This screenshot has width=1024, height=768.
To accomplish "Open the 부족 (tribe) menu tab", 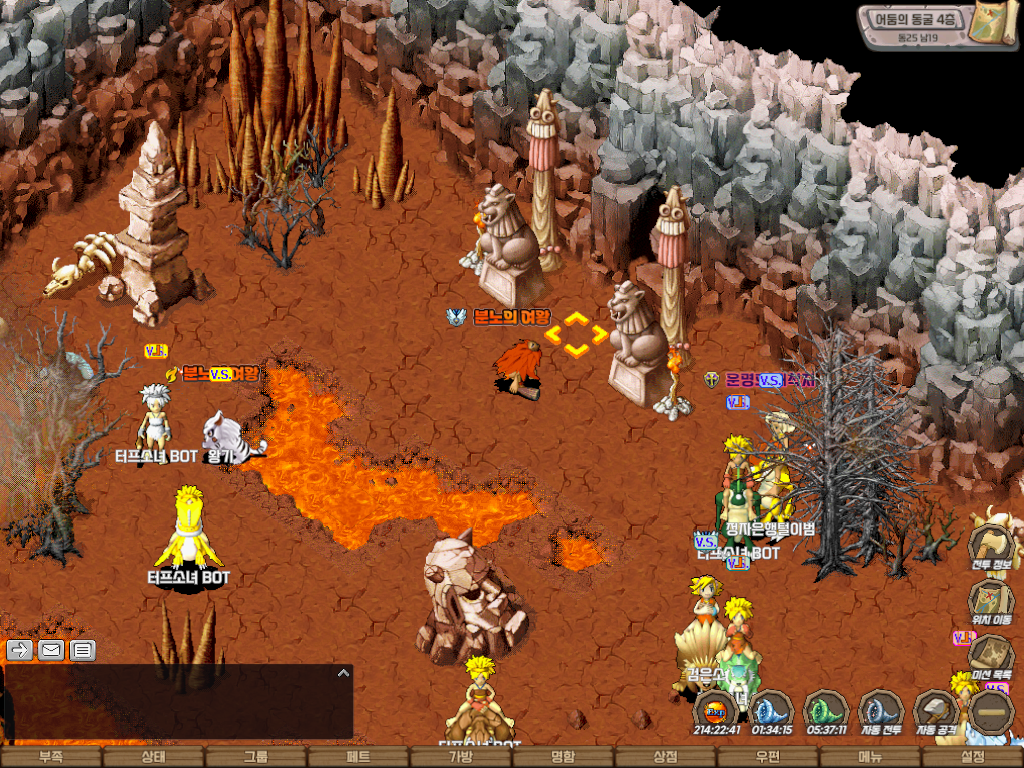I will pyautogui.click(x=50, y=758).
